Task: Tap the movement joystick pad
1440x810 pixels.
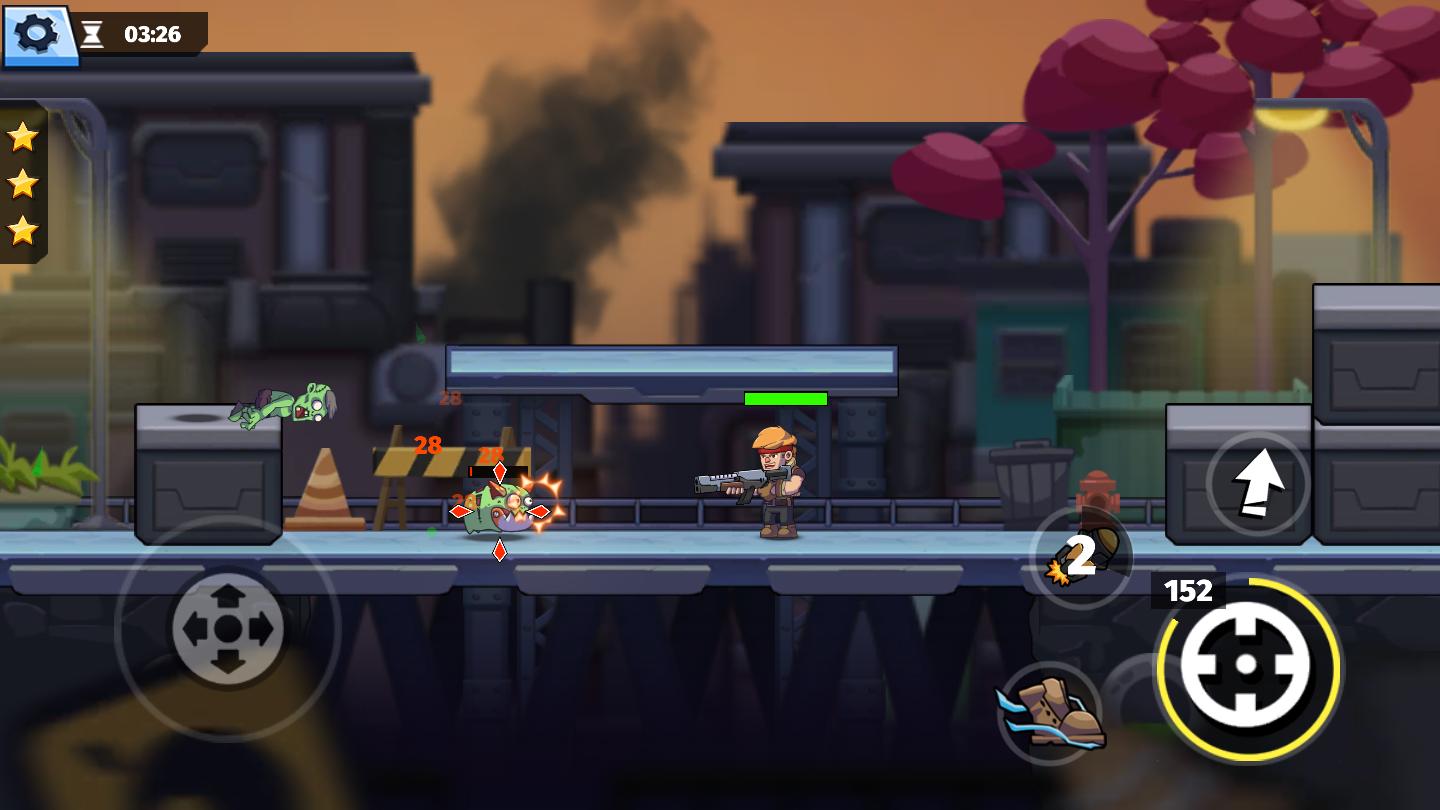Action: (x=228, y=629)
